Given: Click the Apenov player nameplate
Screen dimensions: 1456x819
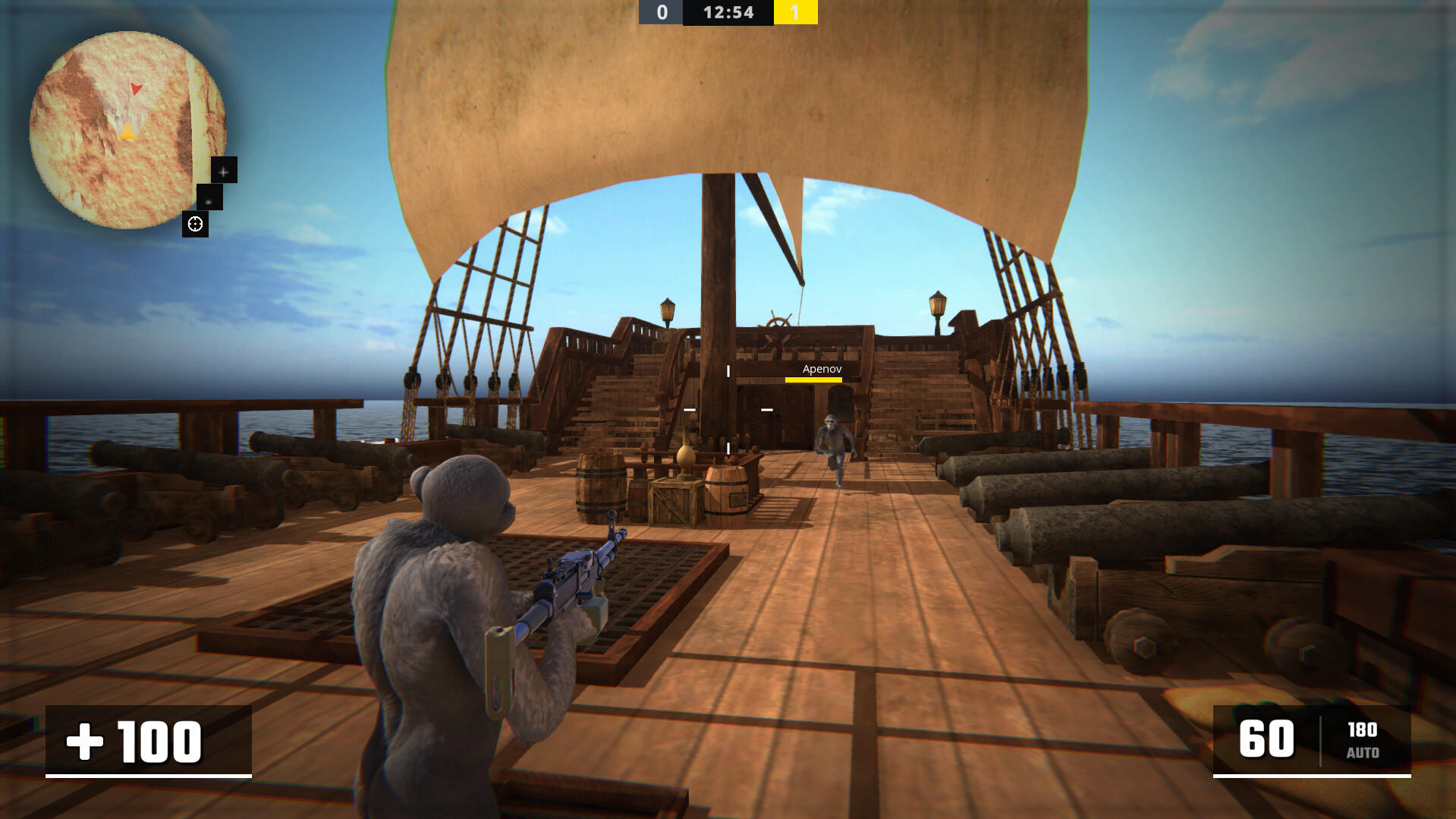Looking at the screenshot, I should 821,370.
